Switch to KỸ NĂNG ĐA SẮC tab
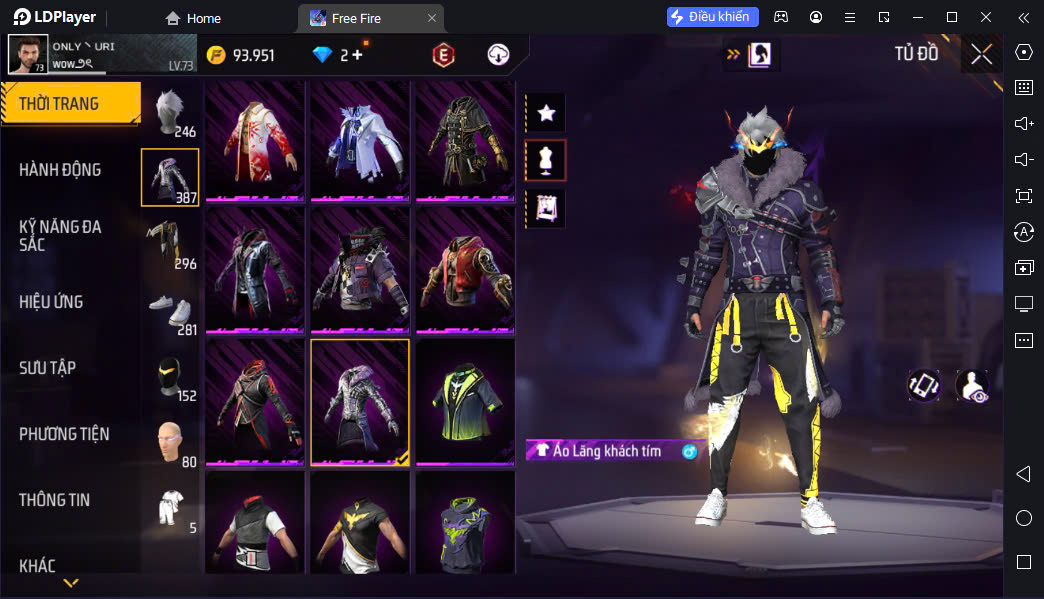Viewport: 1044px width, 599px height. [x=60, y=236]
